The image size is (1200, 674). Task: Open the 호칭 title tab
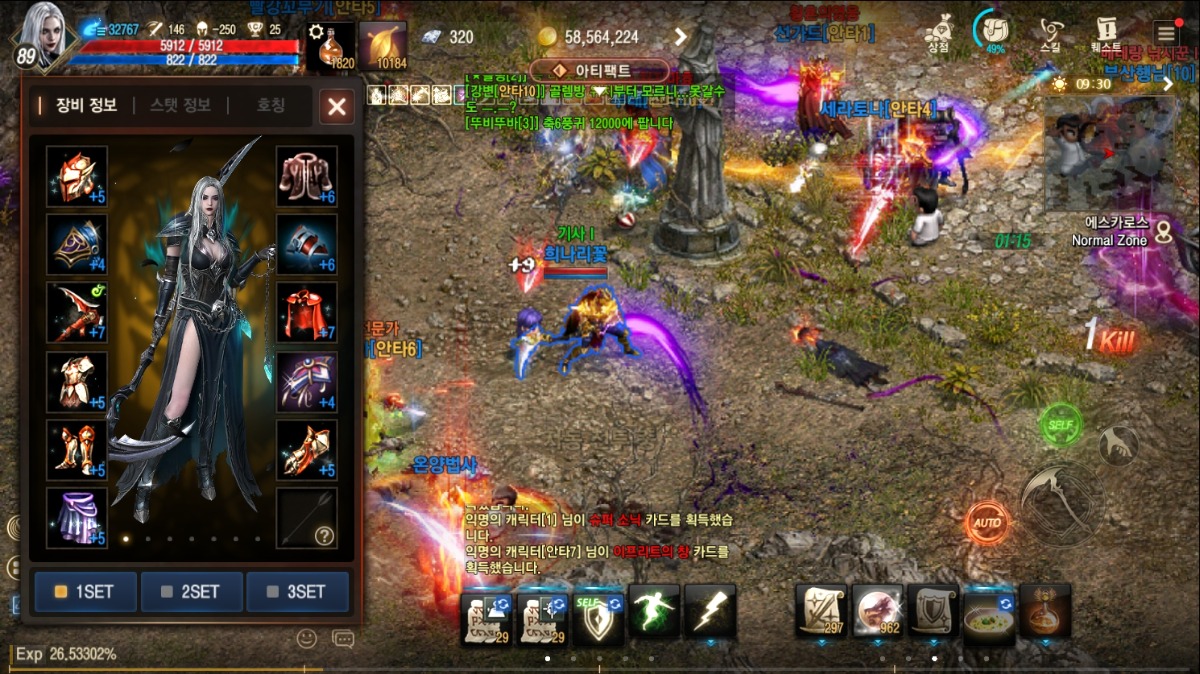click(x=271, y=105)
